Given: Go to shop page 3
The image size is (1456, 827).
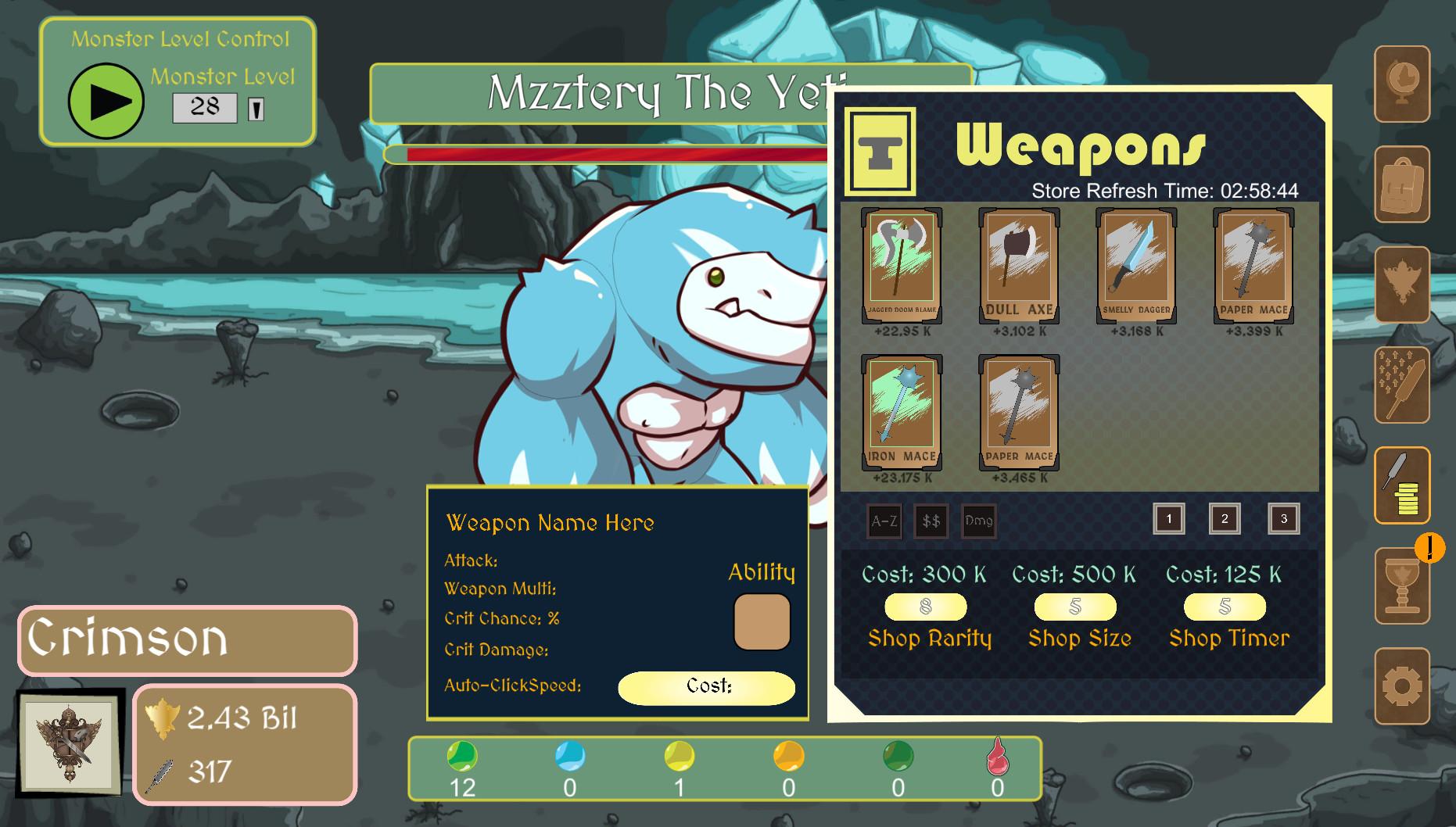Looking at the screenshot, I should 1283,519.
